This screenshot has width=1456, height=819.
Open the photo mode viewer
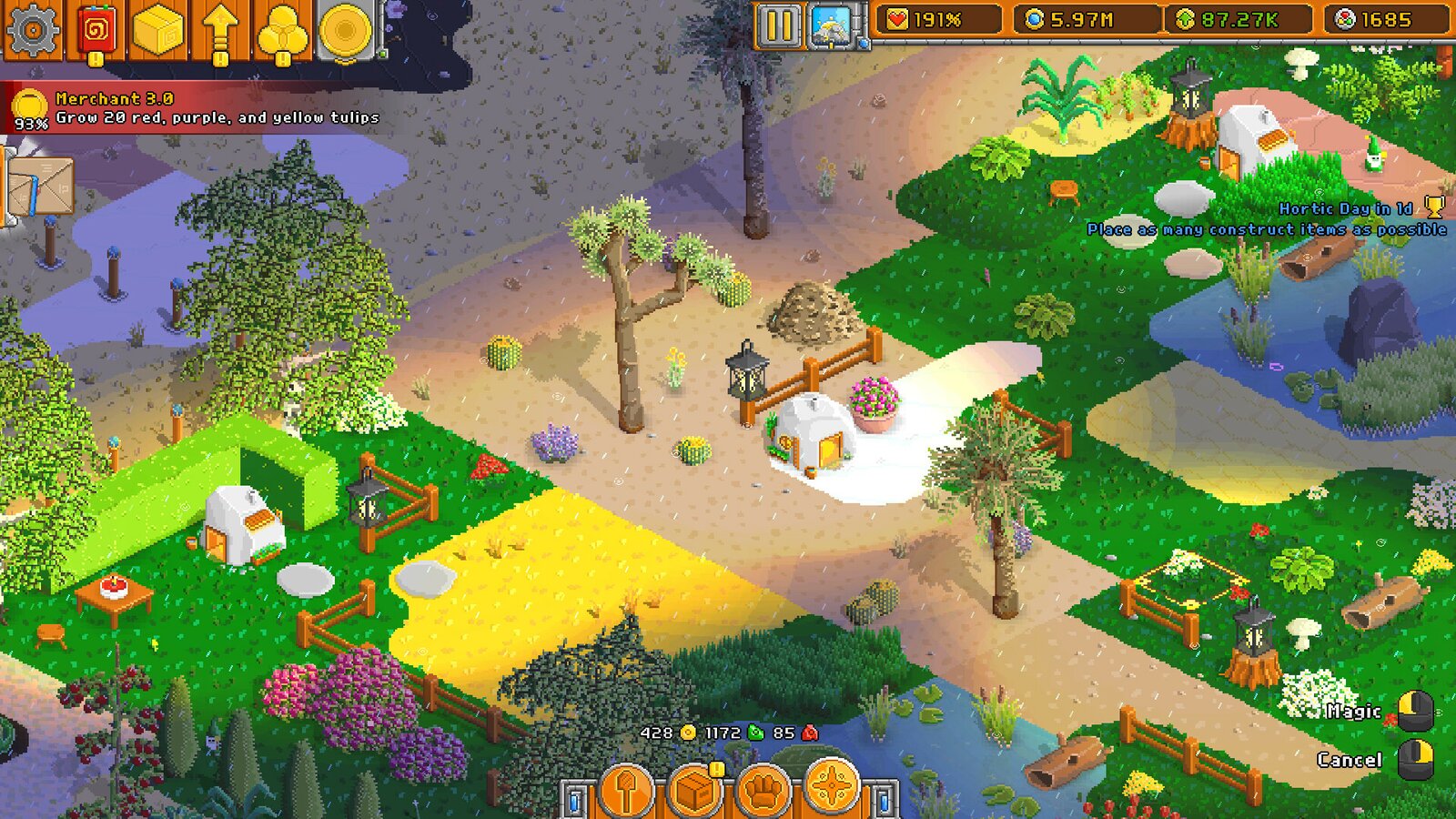(x=830, y=27)
